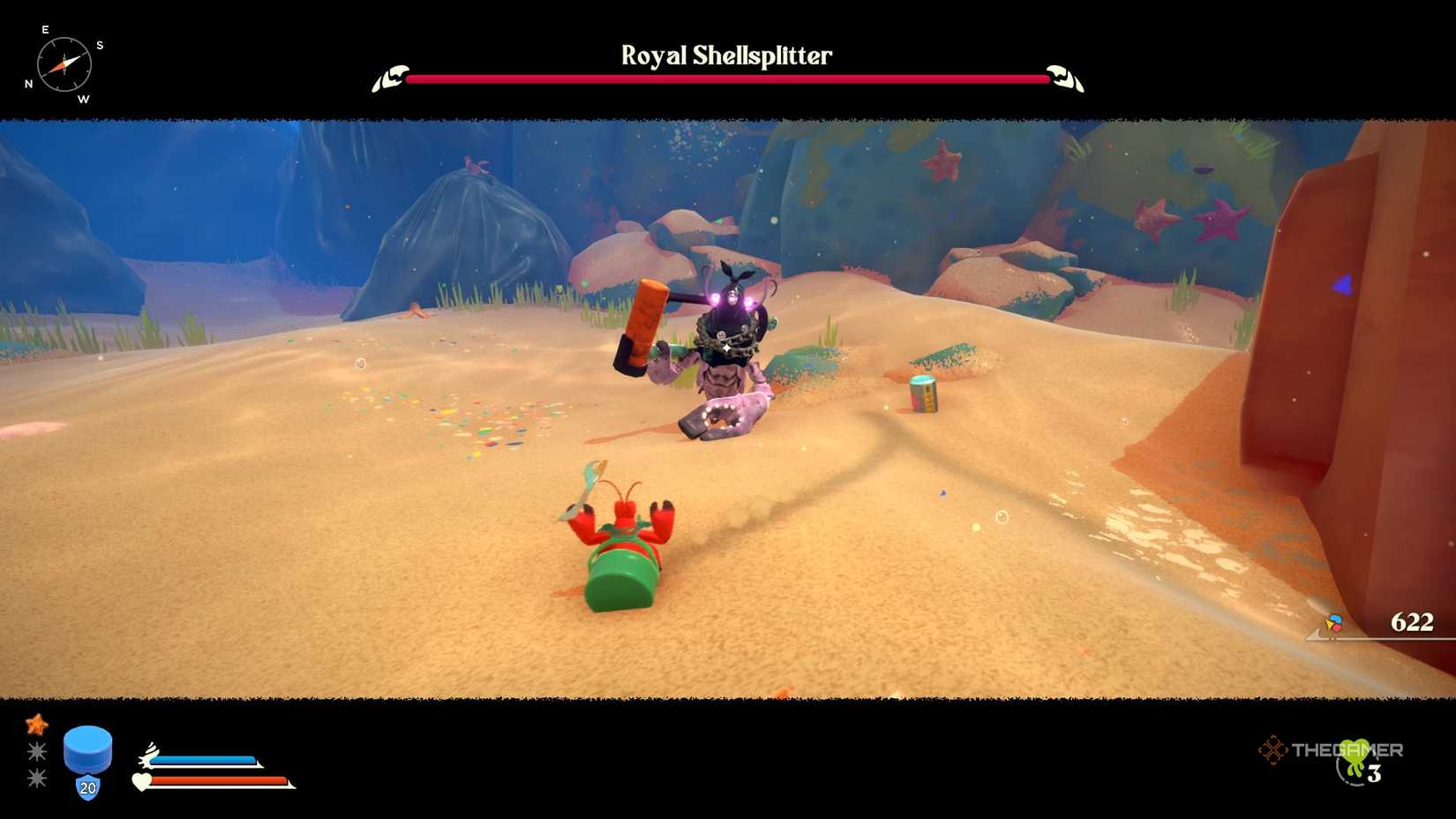Click the wing icon on the stamina bar
Viewport: 1456px width, 819px height.
pyautogui.click(x=148, y=755)
